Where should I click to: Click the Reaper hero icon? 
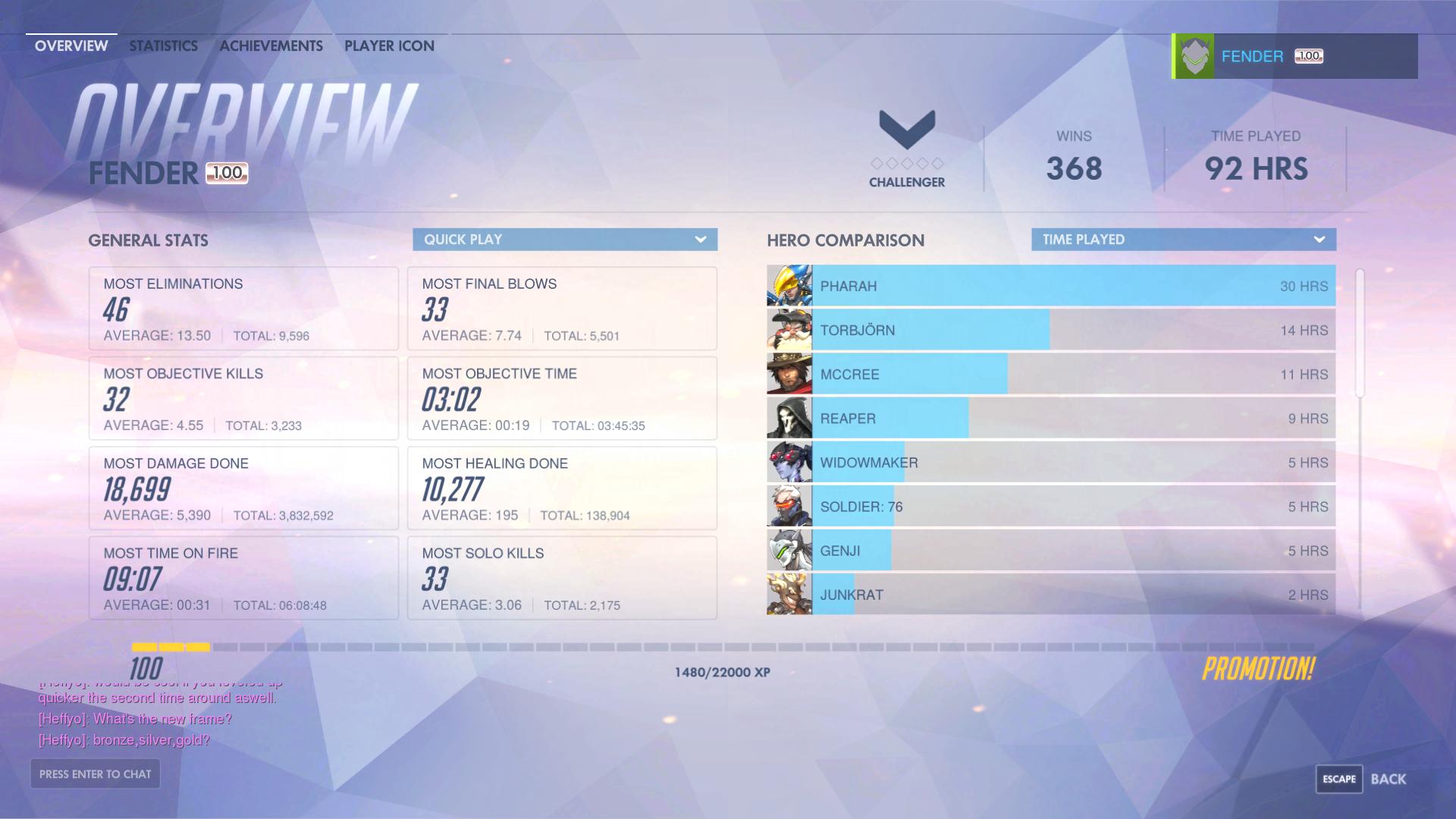click(x=789, y=418)
